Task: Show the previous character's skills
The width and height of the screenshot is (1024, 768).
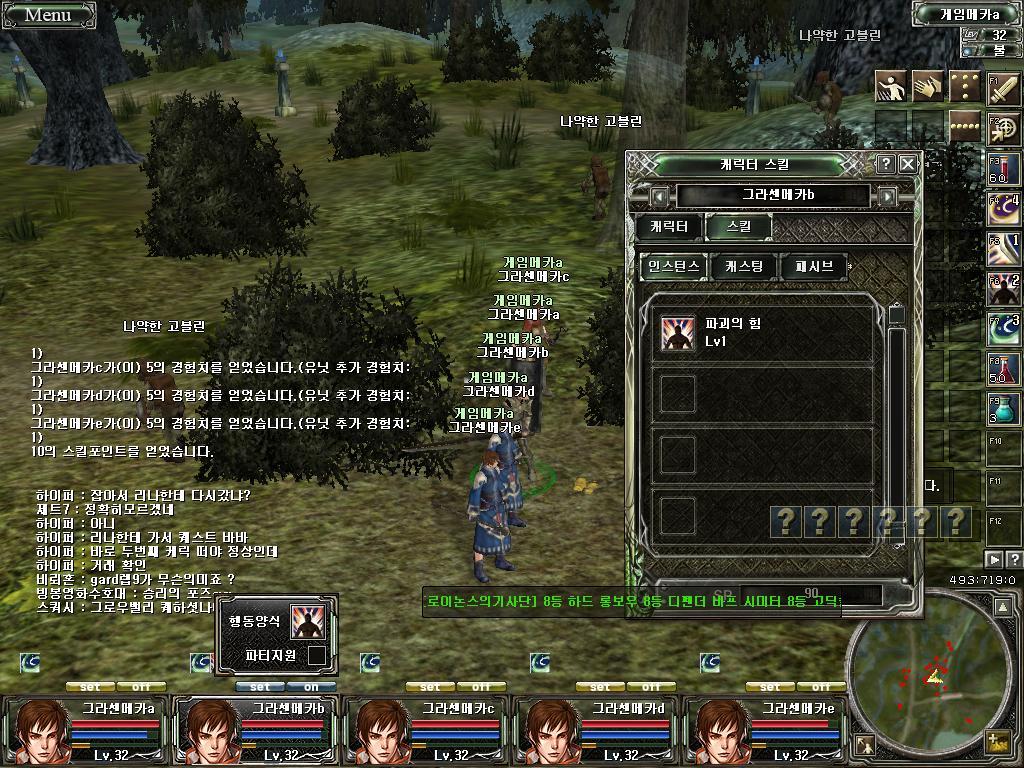Action: (659, 196)
